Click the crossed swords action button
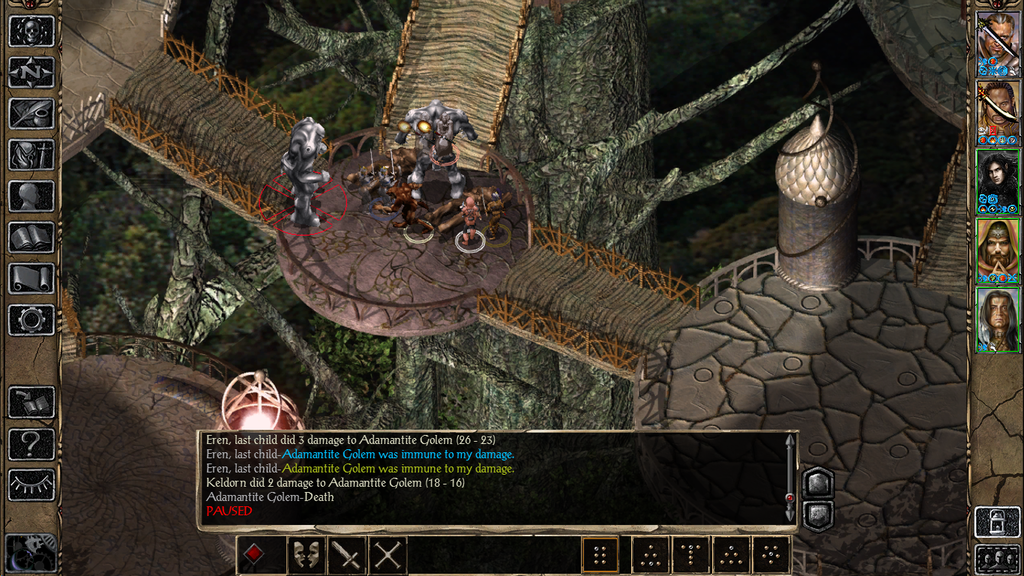This screenshot has width=1024, height=576. [388, 555]
